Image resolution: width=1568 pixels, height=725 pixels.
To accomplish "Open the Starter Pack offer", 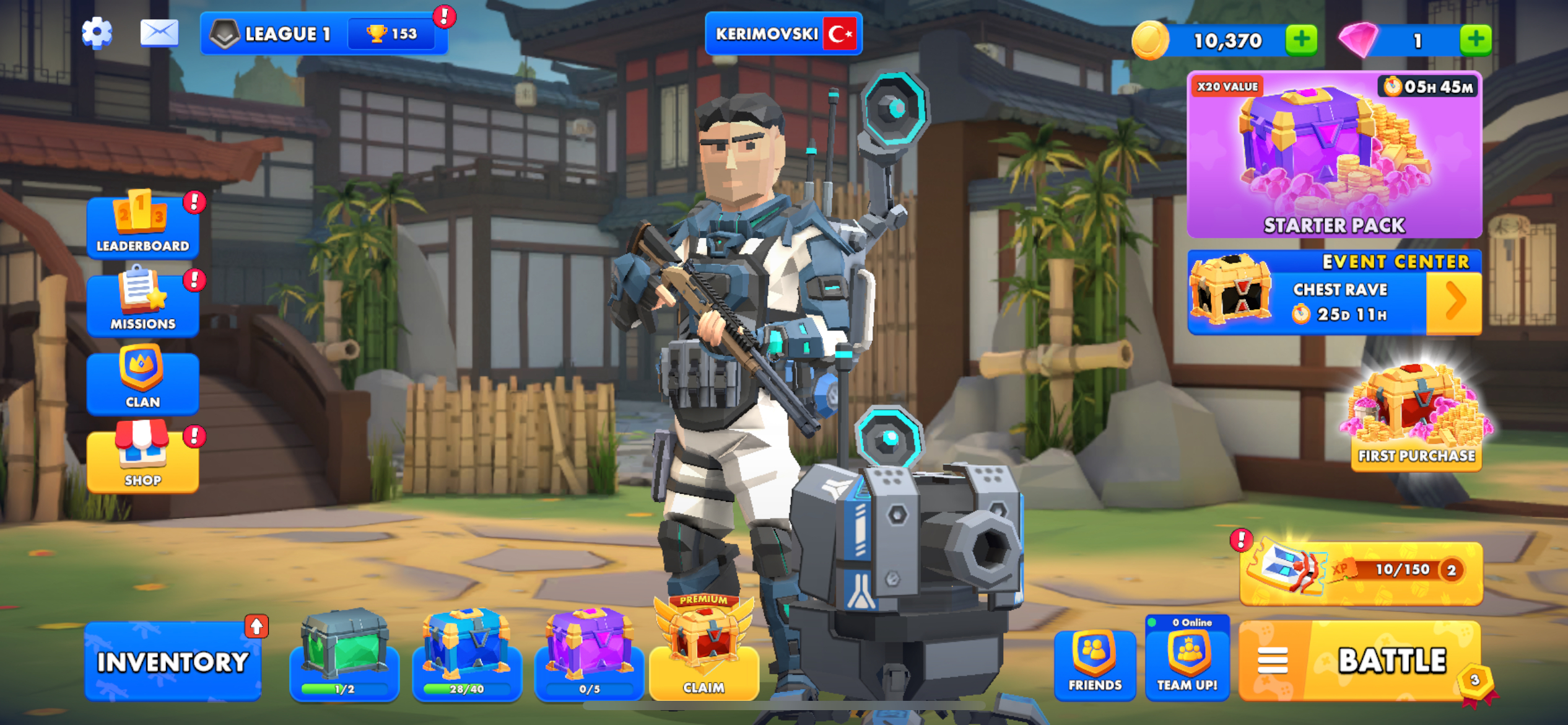I will 1334,155.
